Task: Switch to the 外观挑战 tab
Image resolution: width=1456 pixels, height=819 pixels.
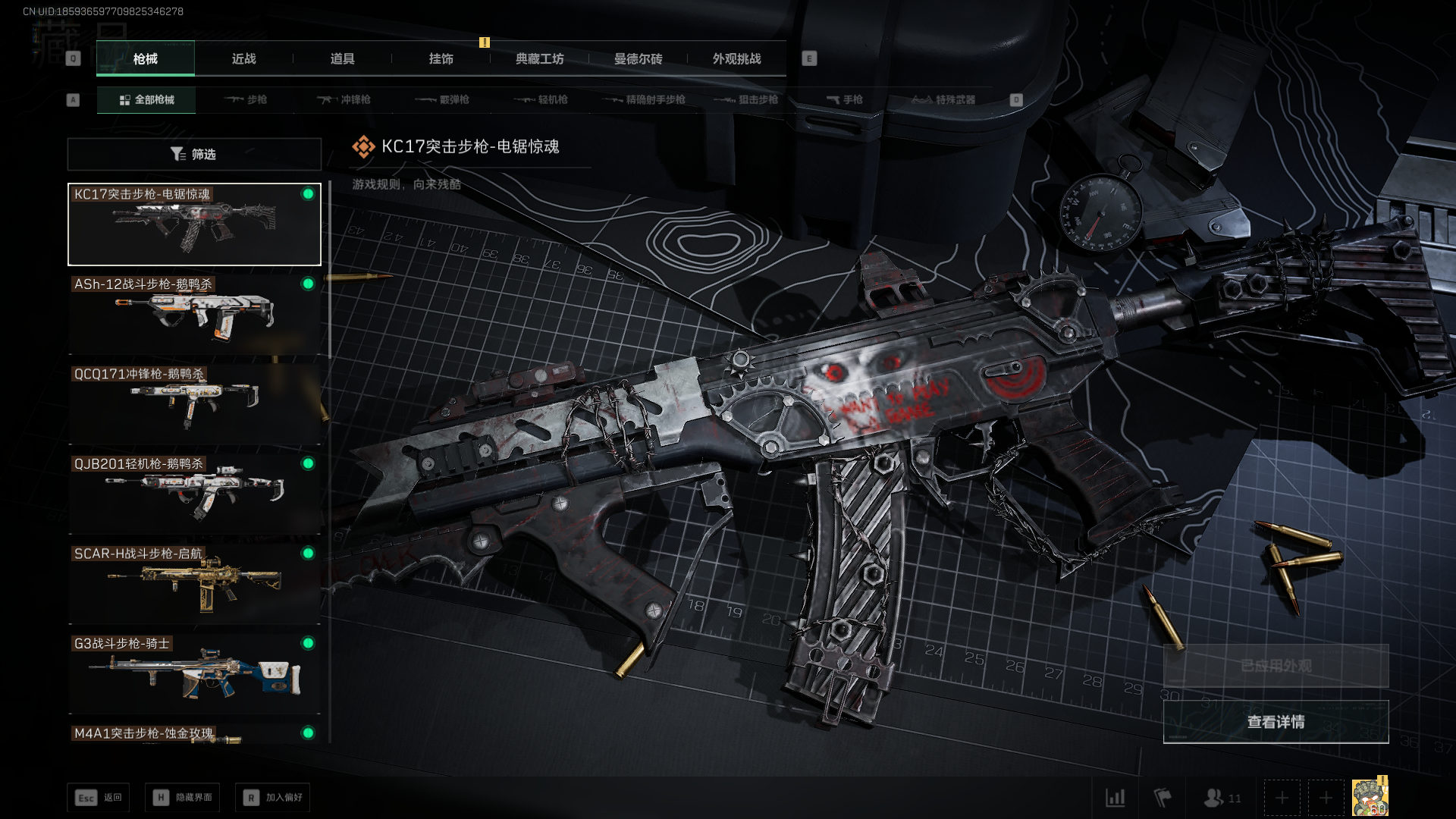Action: pyautogui.click(x=736, y=58)
